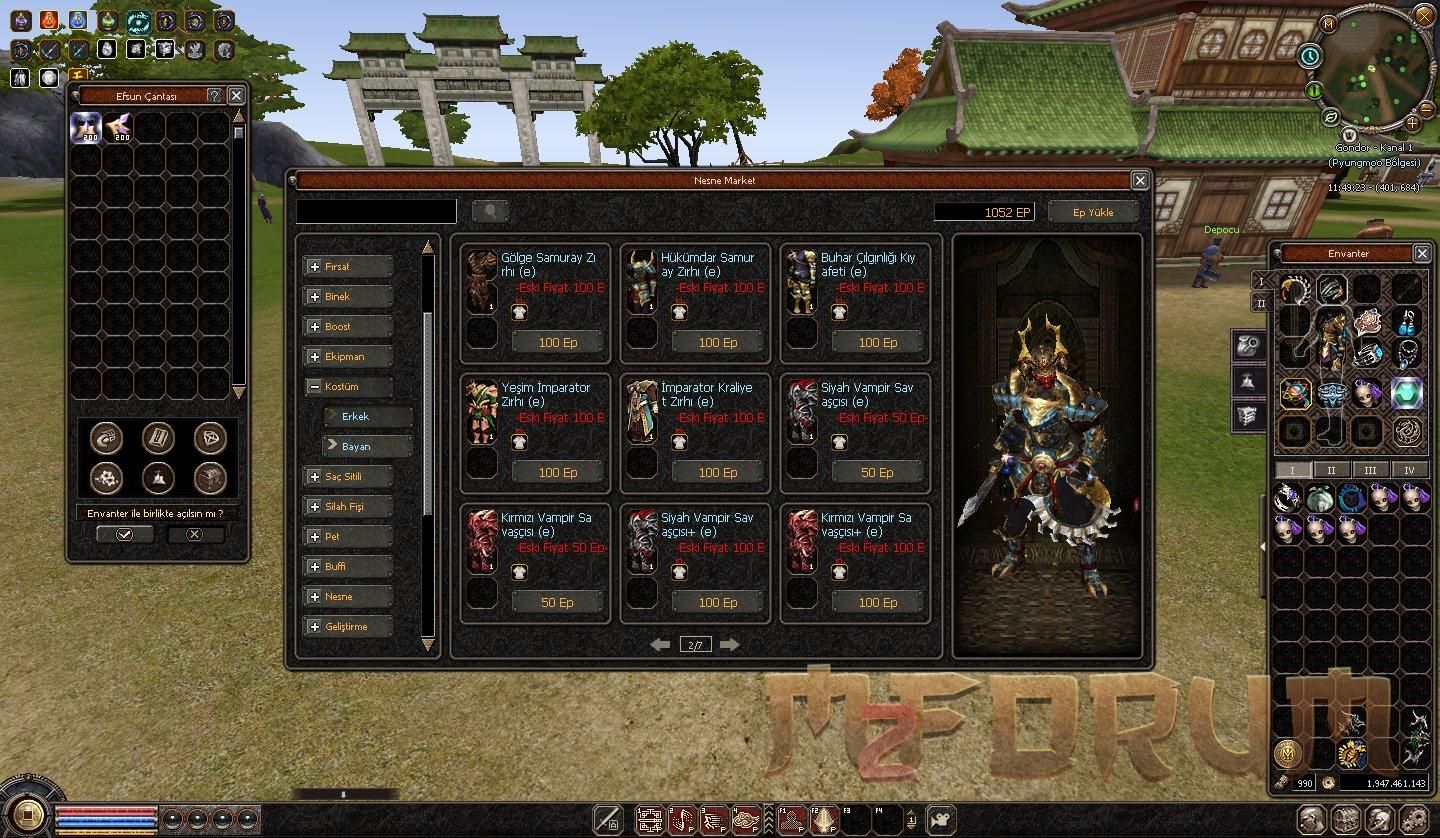Choose the Bayan costume subcategory
The image size is (1440, 838).
pyautogui.click(x=367, y=446)
